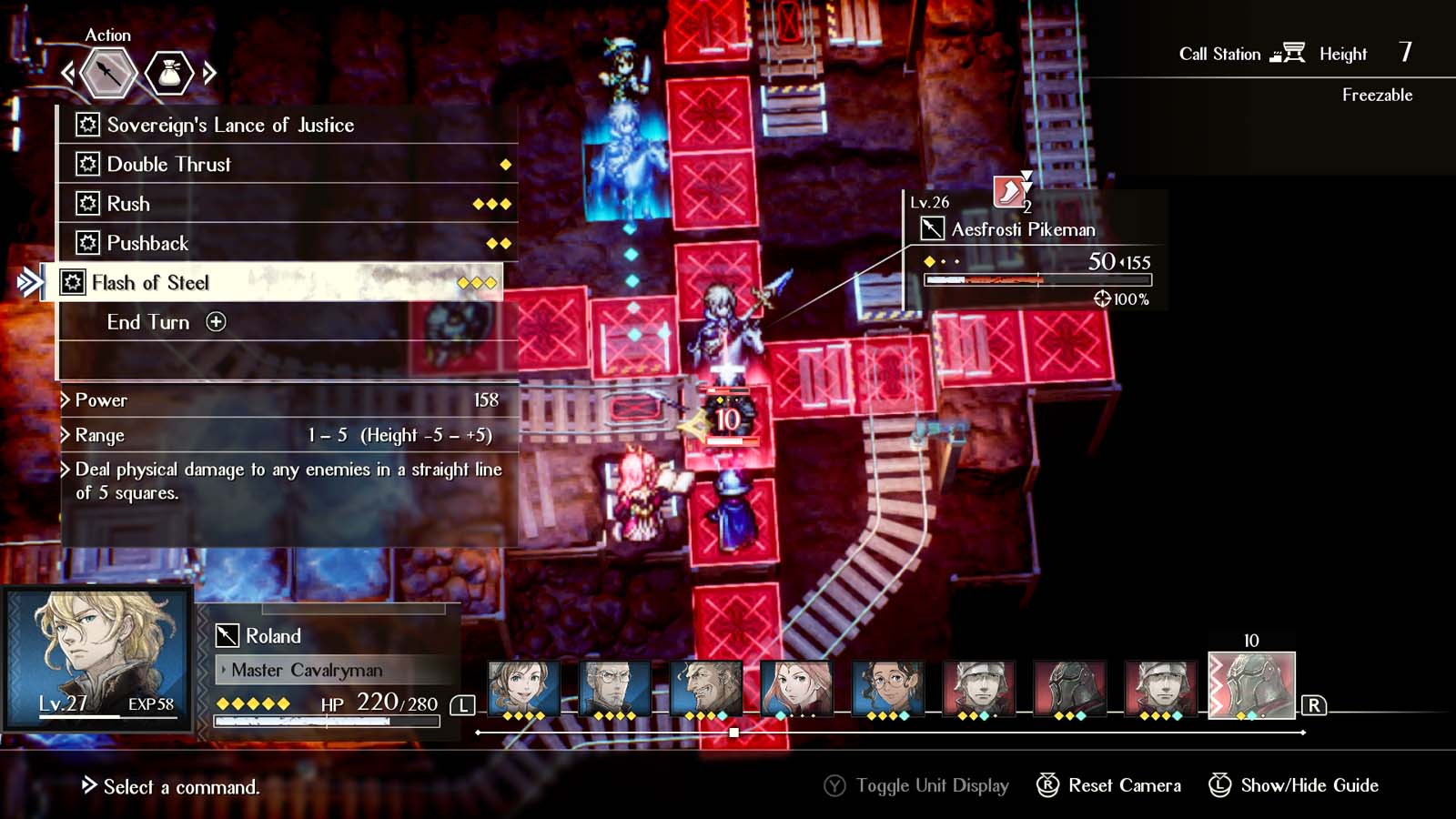The image size is (1456, 819).
Task: Click the 100% accuracy crosshair icon
Action: tap(1104, 298)
